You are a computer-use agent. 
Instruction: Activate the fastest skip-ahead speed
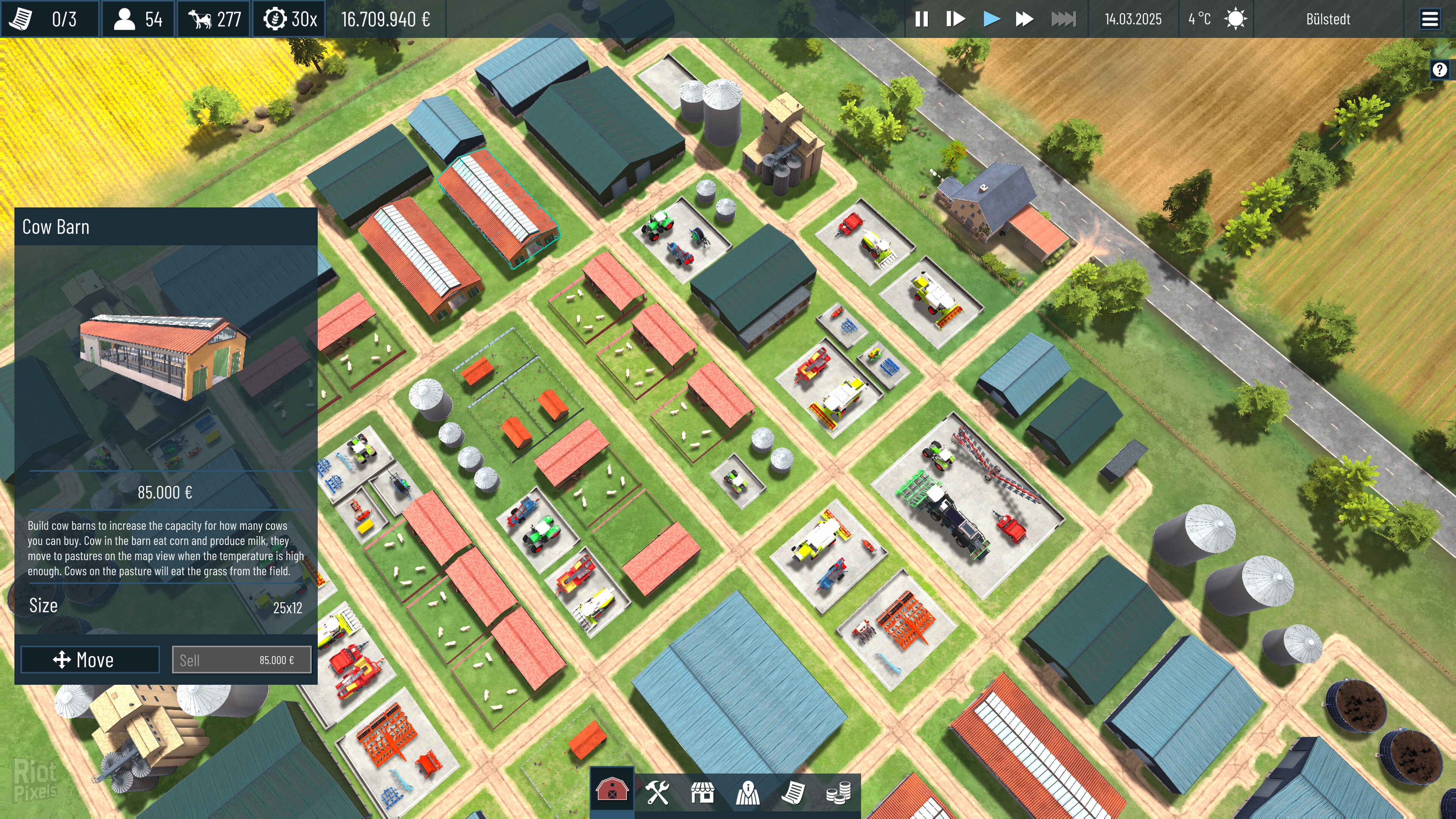tap(1063, 19)
